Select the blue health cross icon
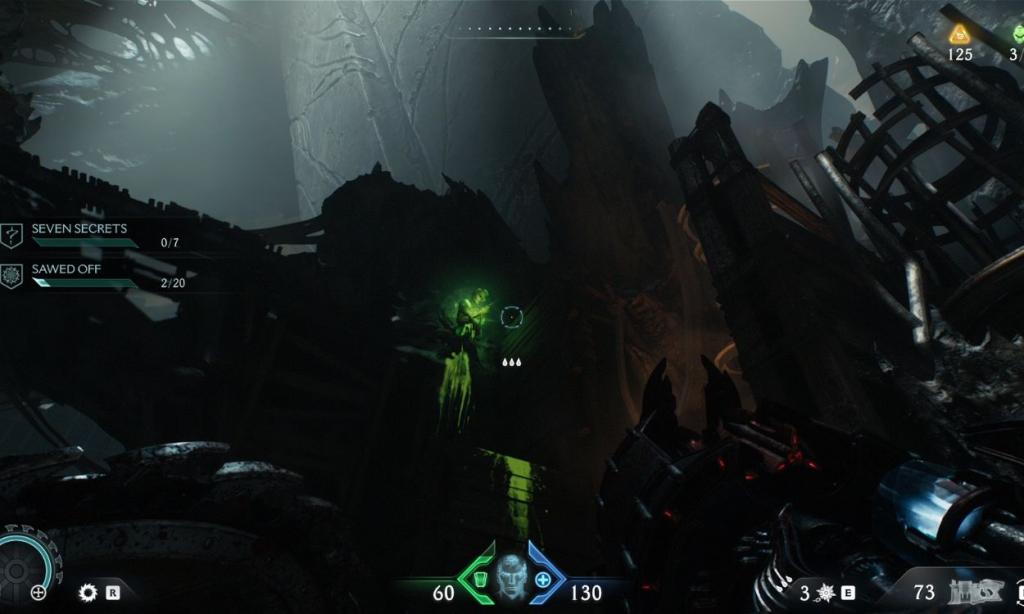This screenshot has width=1024, height=614. [542, 580]
